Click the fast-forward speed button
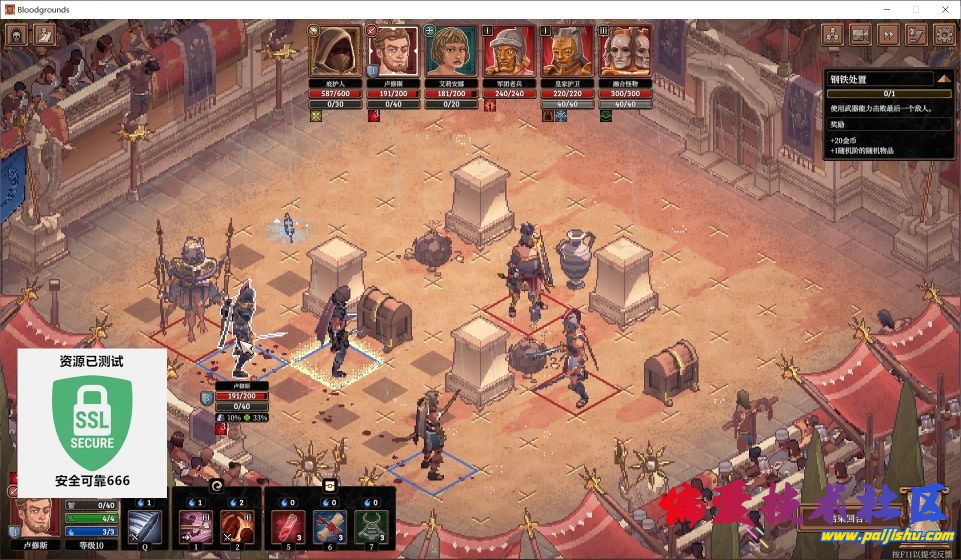The image size is (961, 560). click(x=887, y=35)
